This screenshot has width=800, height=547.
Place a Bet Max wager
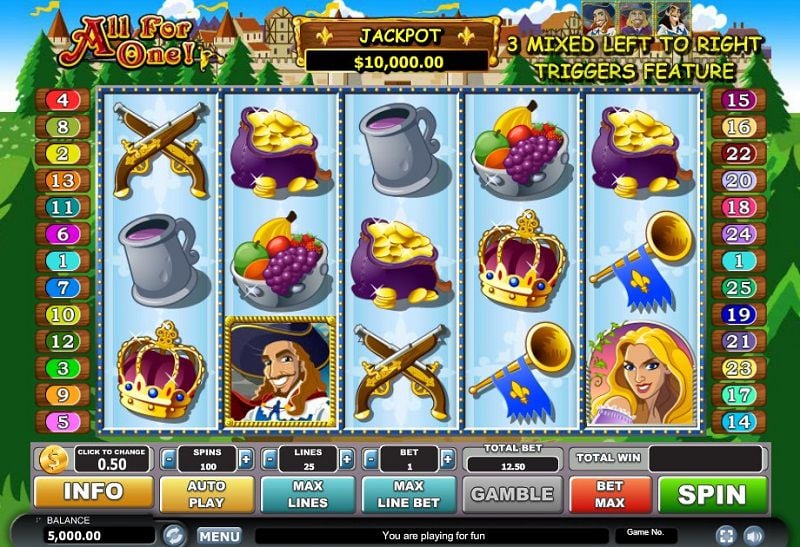click(x=610, y=494)
